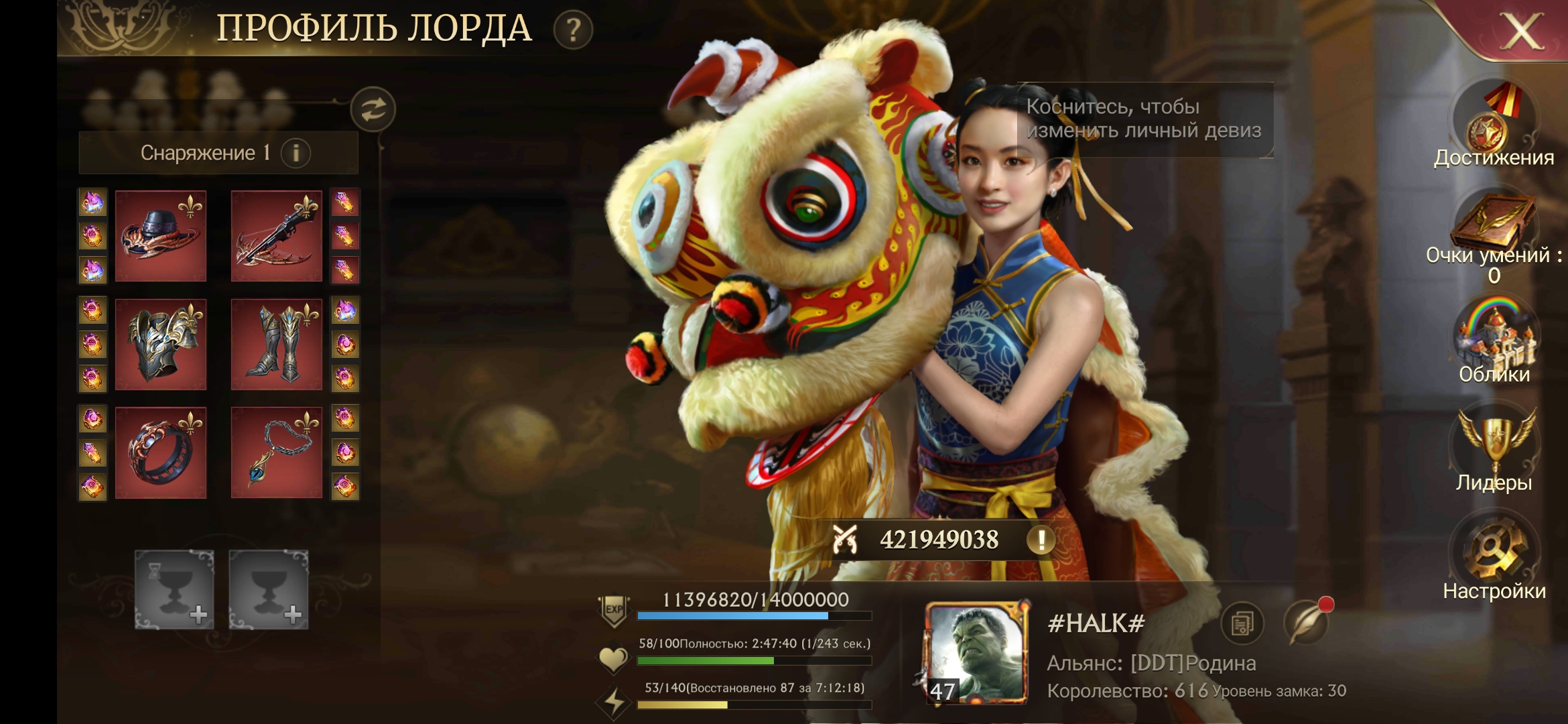Select the equipped ring slot
The width and height of the screenshot is (1568, 724).
pos(161,453)
